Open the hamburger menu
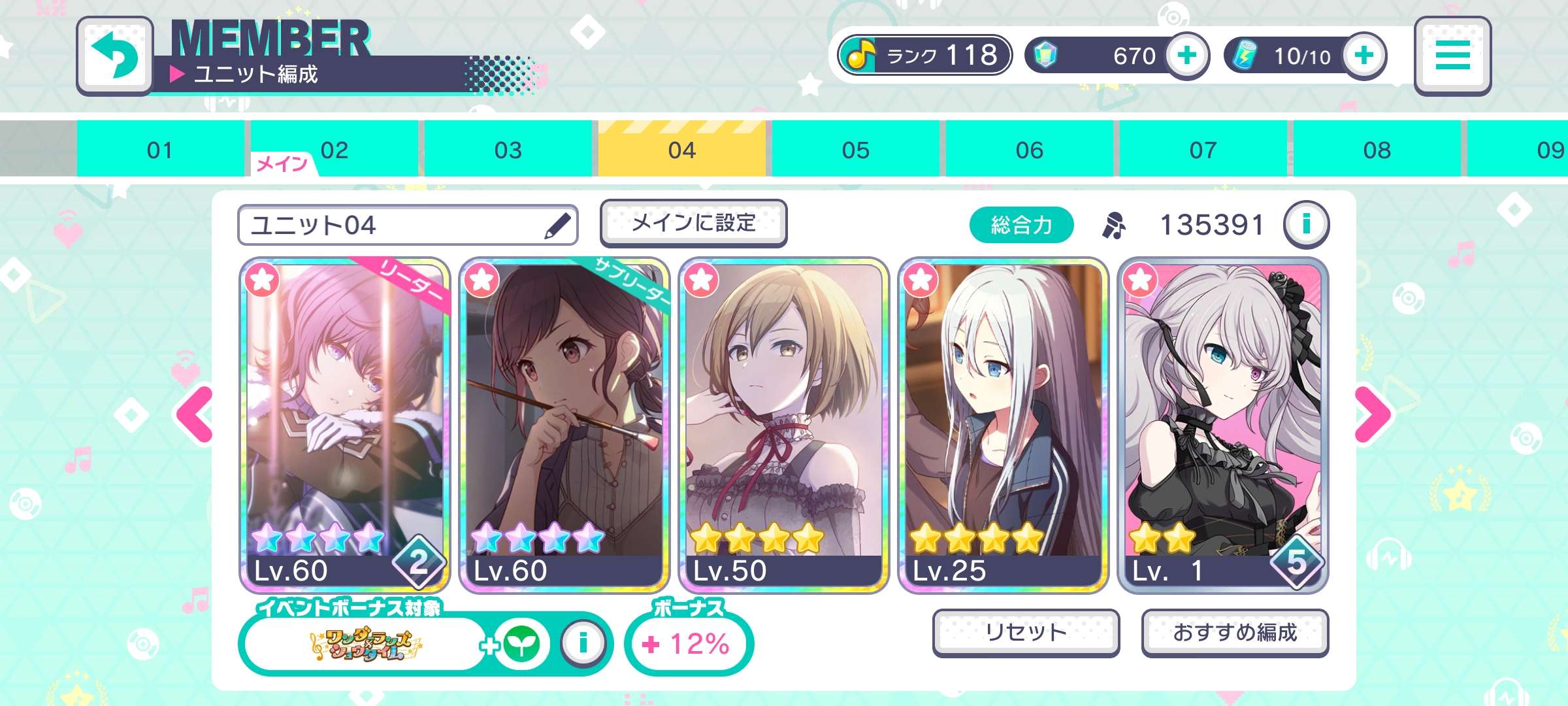 pyautogui.click(x=1452, y=56)
